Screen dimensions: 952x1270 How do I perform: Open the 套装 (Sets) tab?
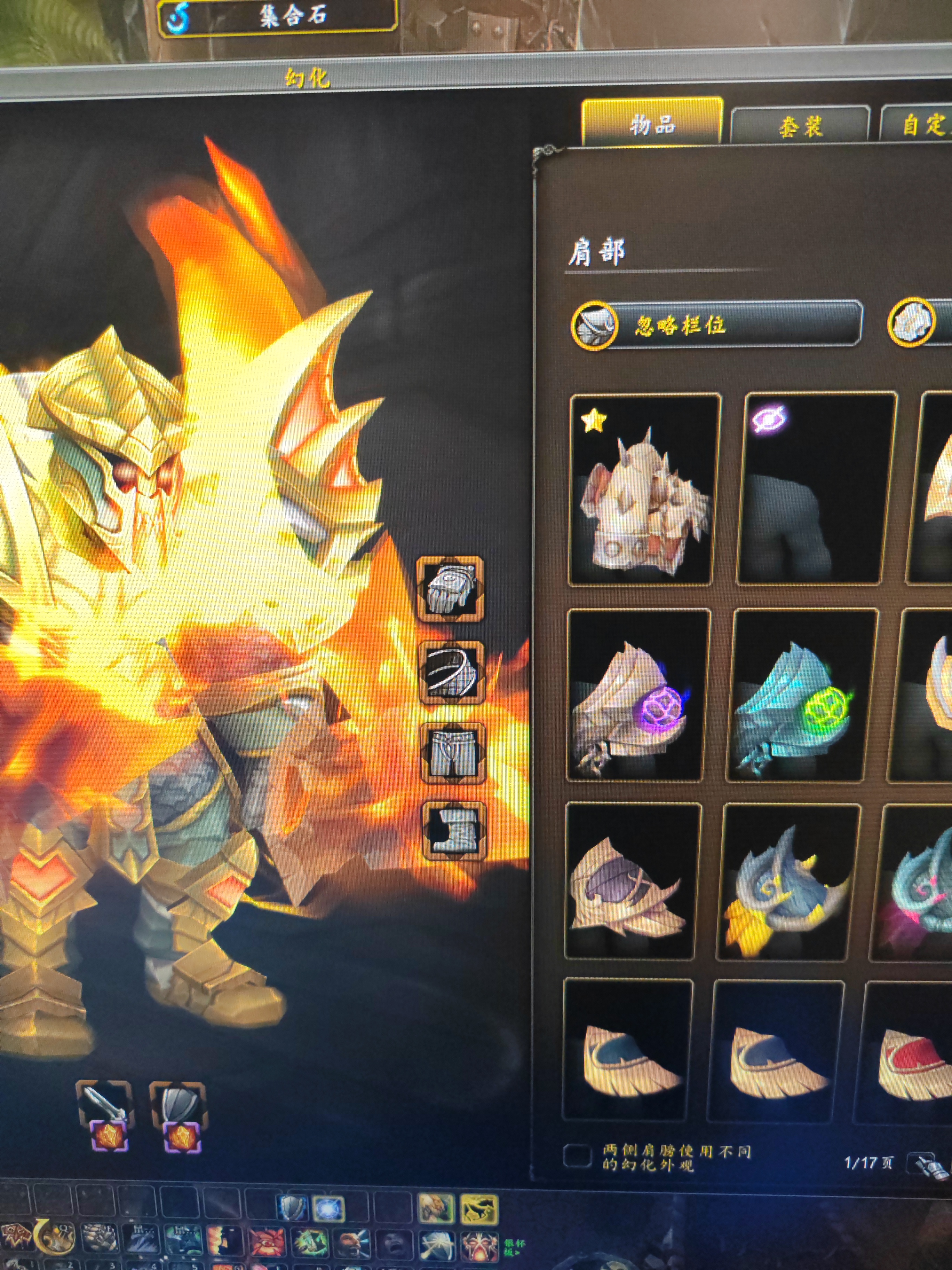pyautogui.click(x=800, y=126)
